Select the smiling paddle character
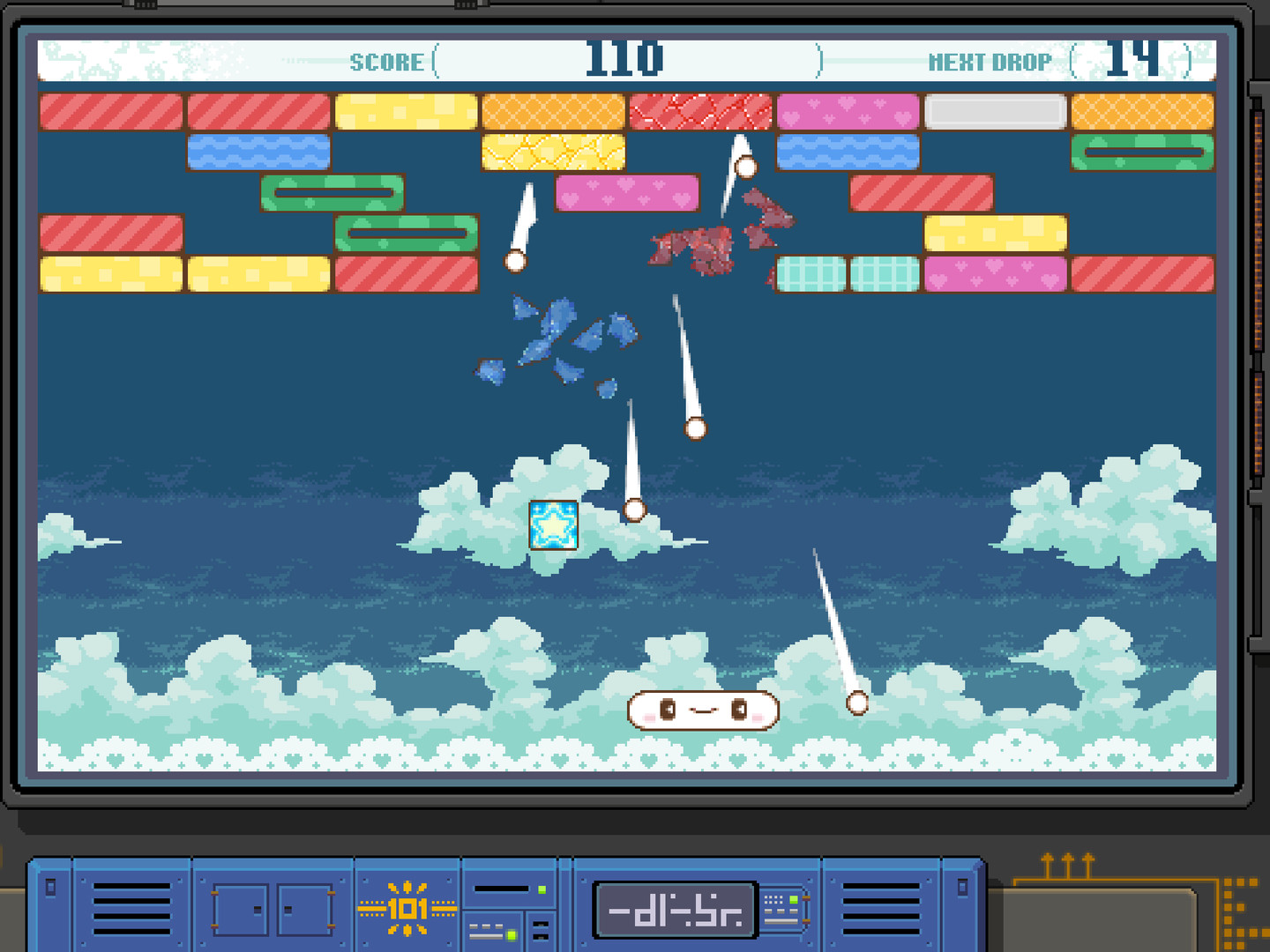 702,710
